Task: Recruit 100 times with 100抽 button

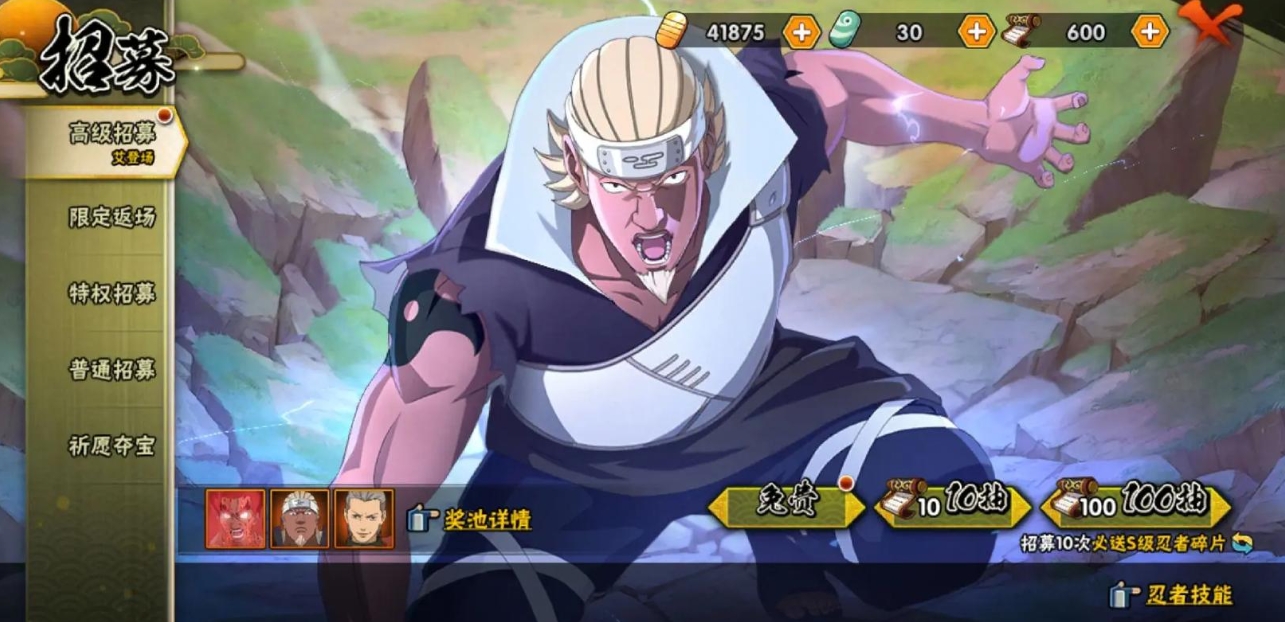Action: click(1136, 505)
